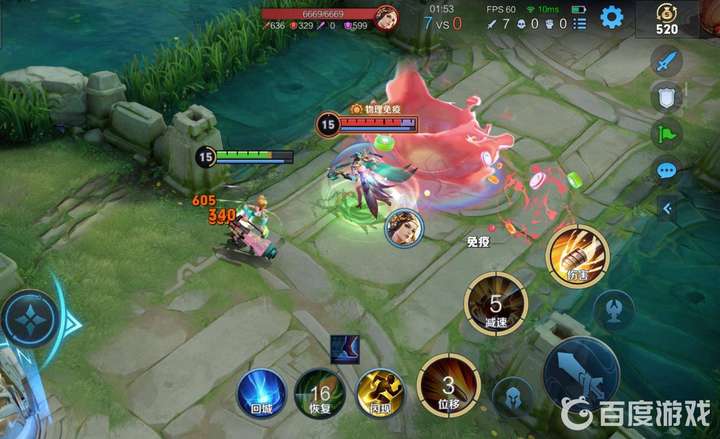Cast the 闪现 flash spell

click(x=380, y=393)
